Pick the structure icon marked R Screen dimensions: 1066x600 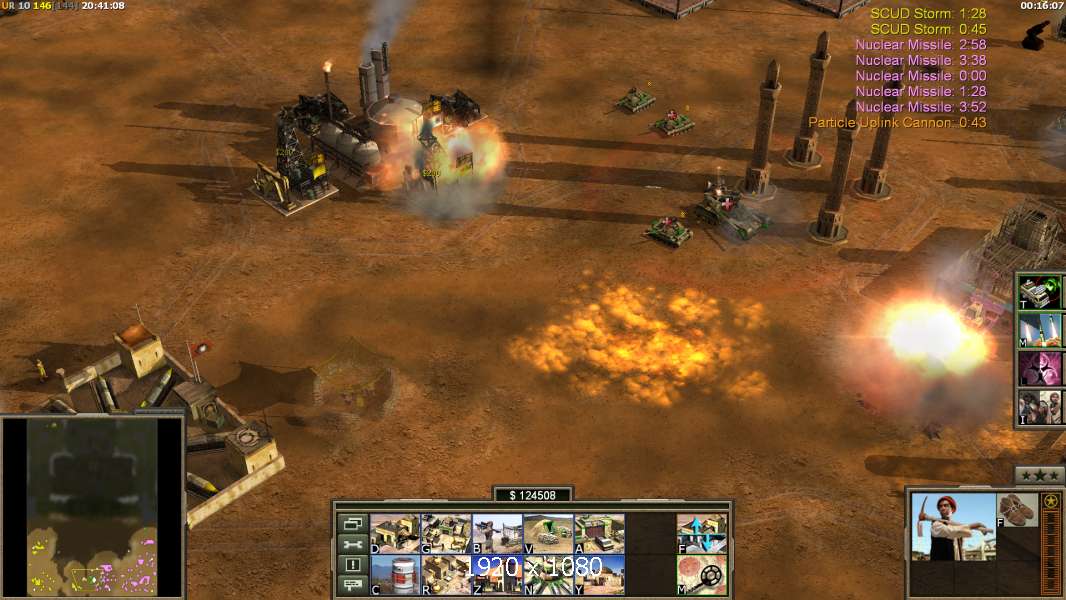click(446, 574)
